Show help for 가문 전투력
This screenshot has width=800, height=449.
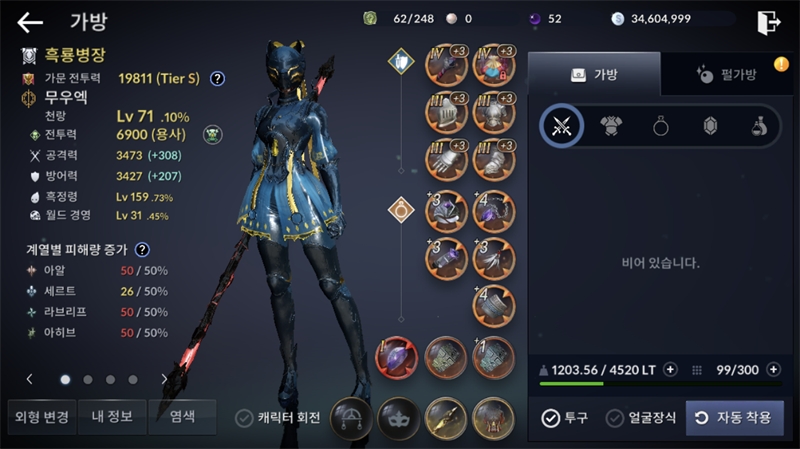217,78
